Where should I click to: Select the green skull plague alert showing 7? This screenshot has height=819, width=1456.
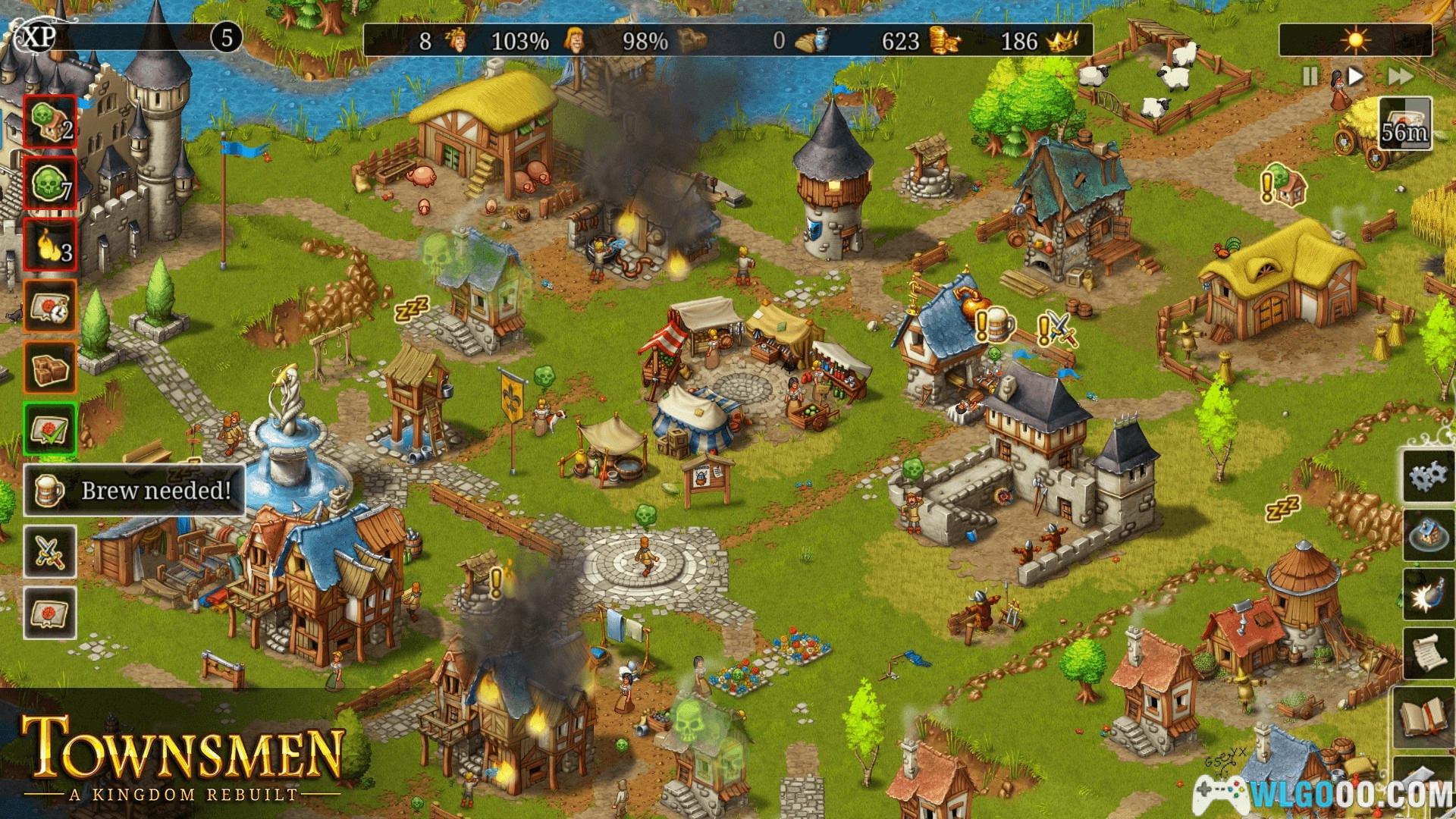(50, 183)
